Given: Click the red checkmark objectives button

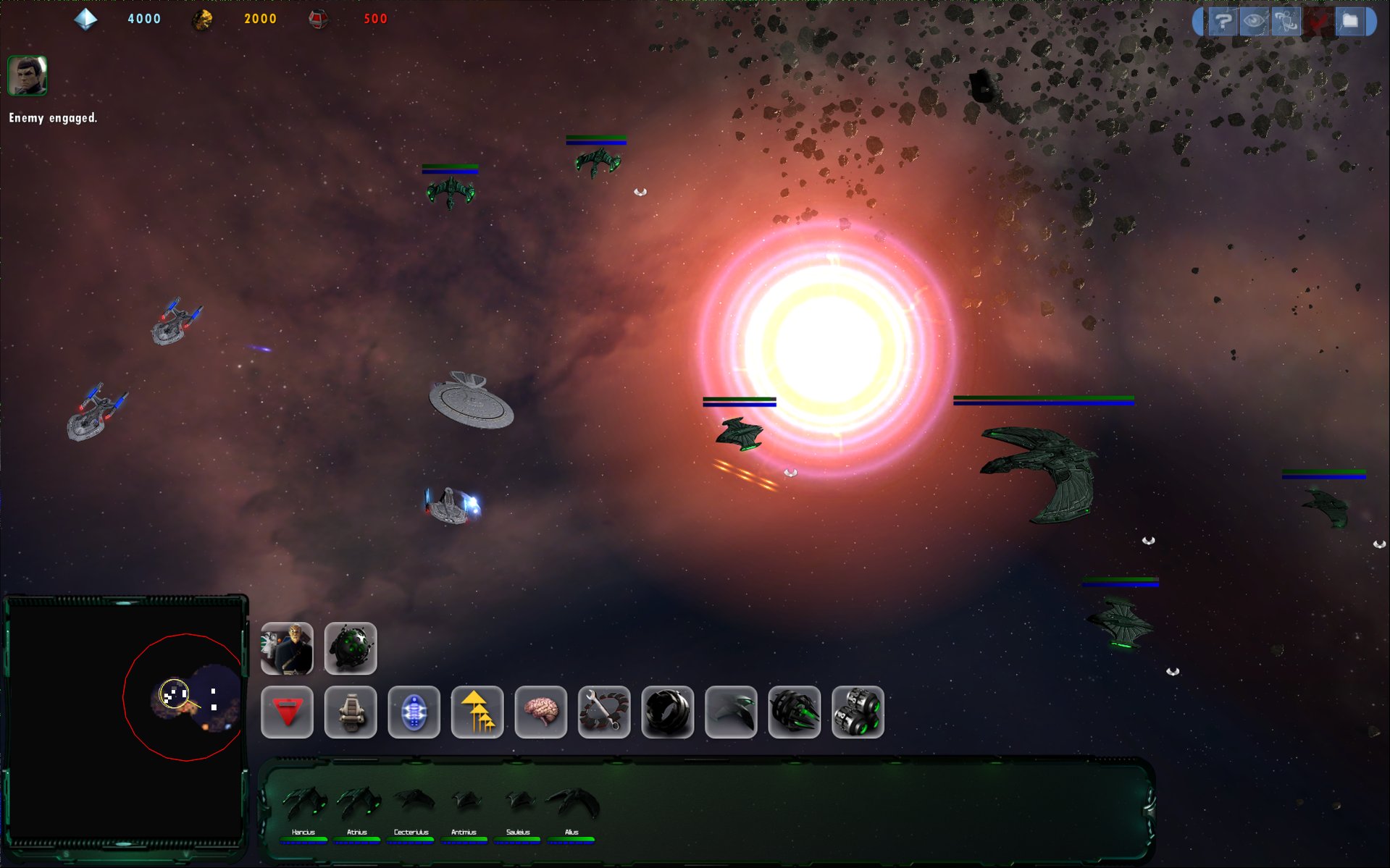Looking at the screenshot, I should (x=1318, y=22).
